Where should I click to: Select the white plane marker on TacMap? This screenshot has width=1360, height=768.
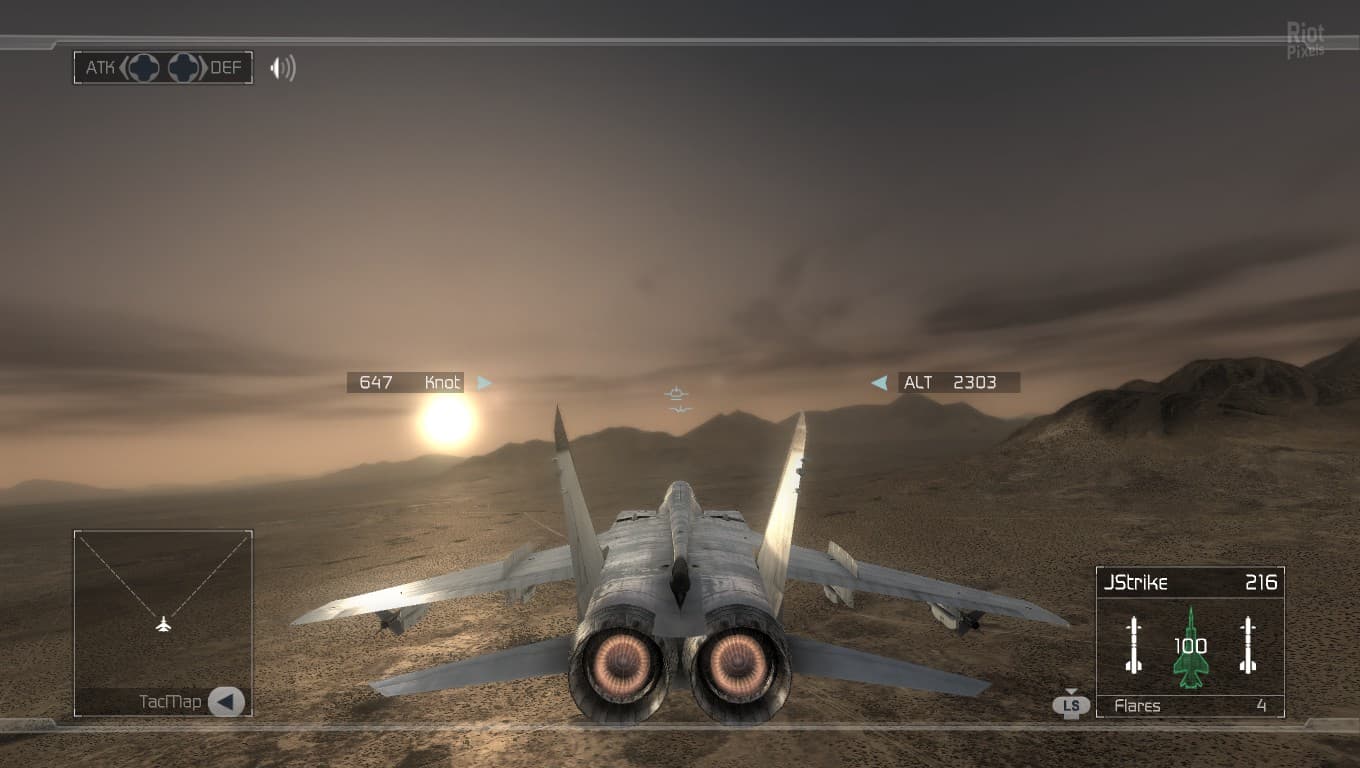164,625
